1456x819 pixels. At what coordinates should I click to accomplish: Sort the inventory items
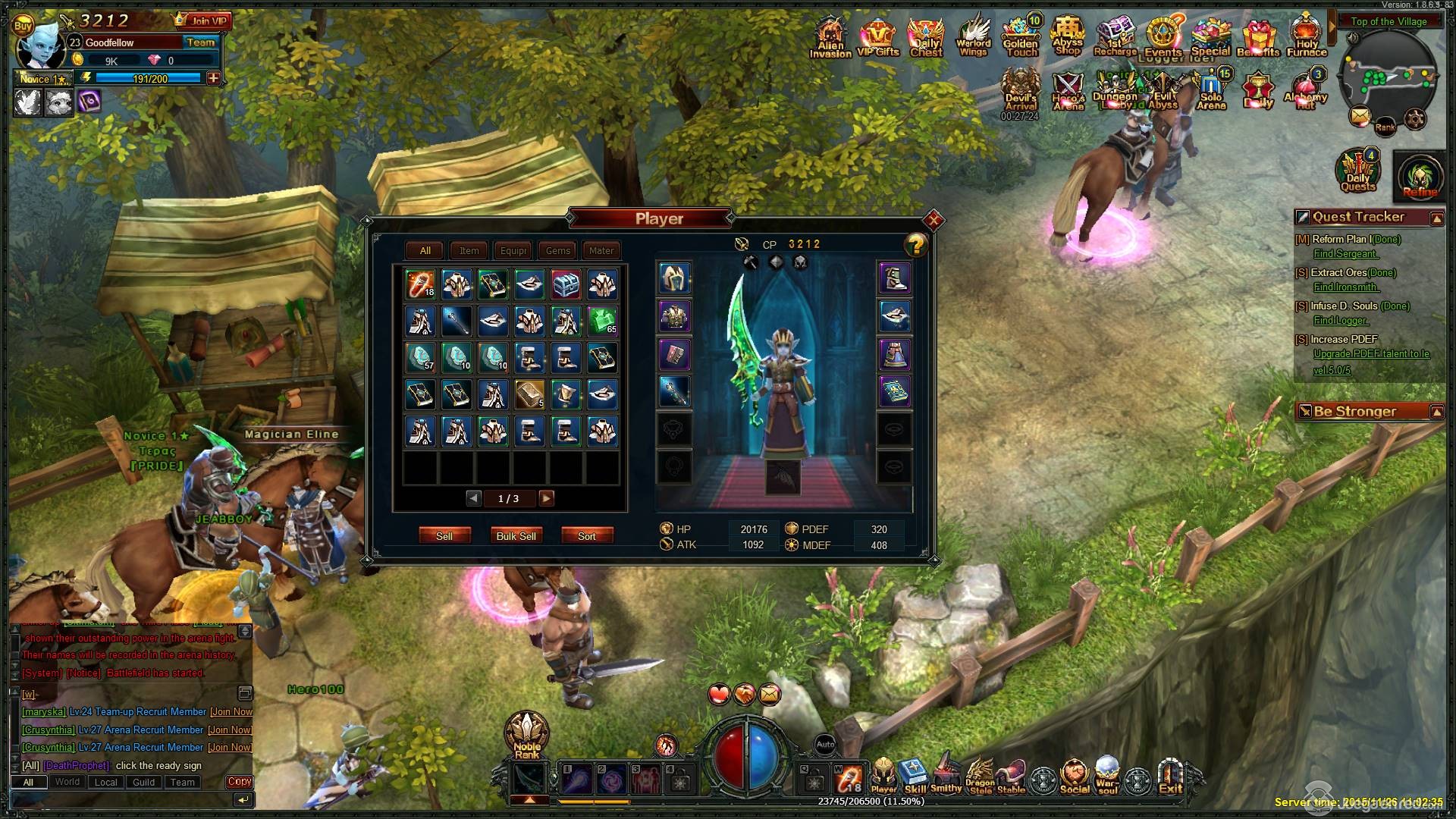point(586,535)
